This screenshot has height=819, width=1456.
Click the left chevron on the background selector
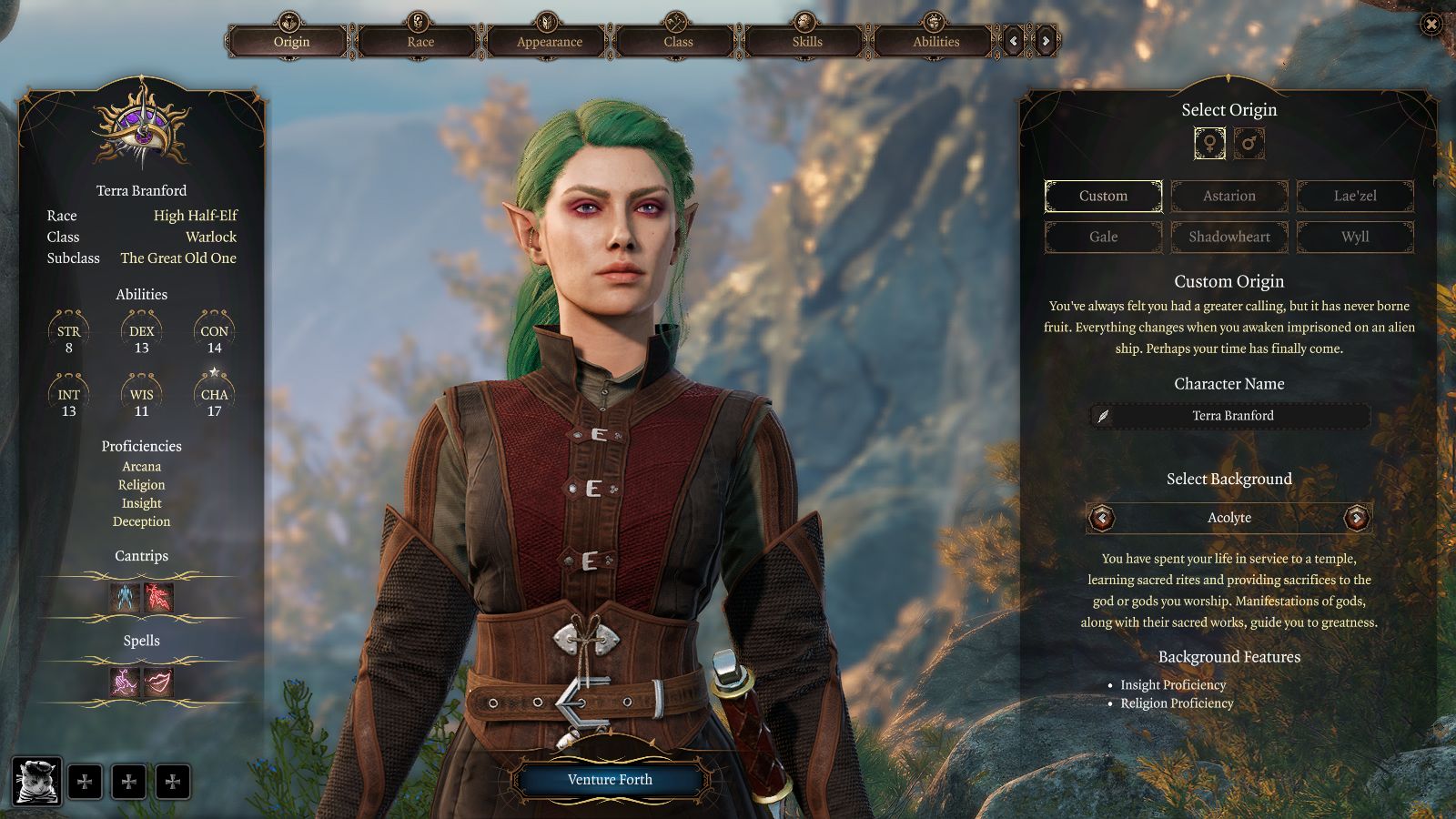[x=1101, y=517]
